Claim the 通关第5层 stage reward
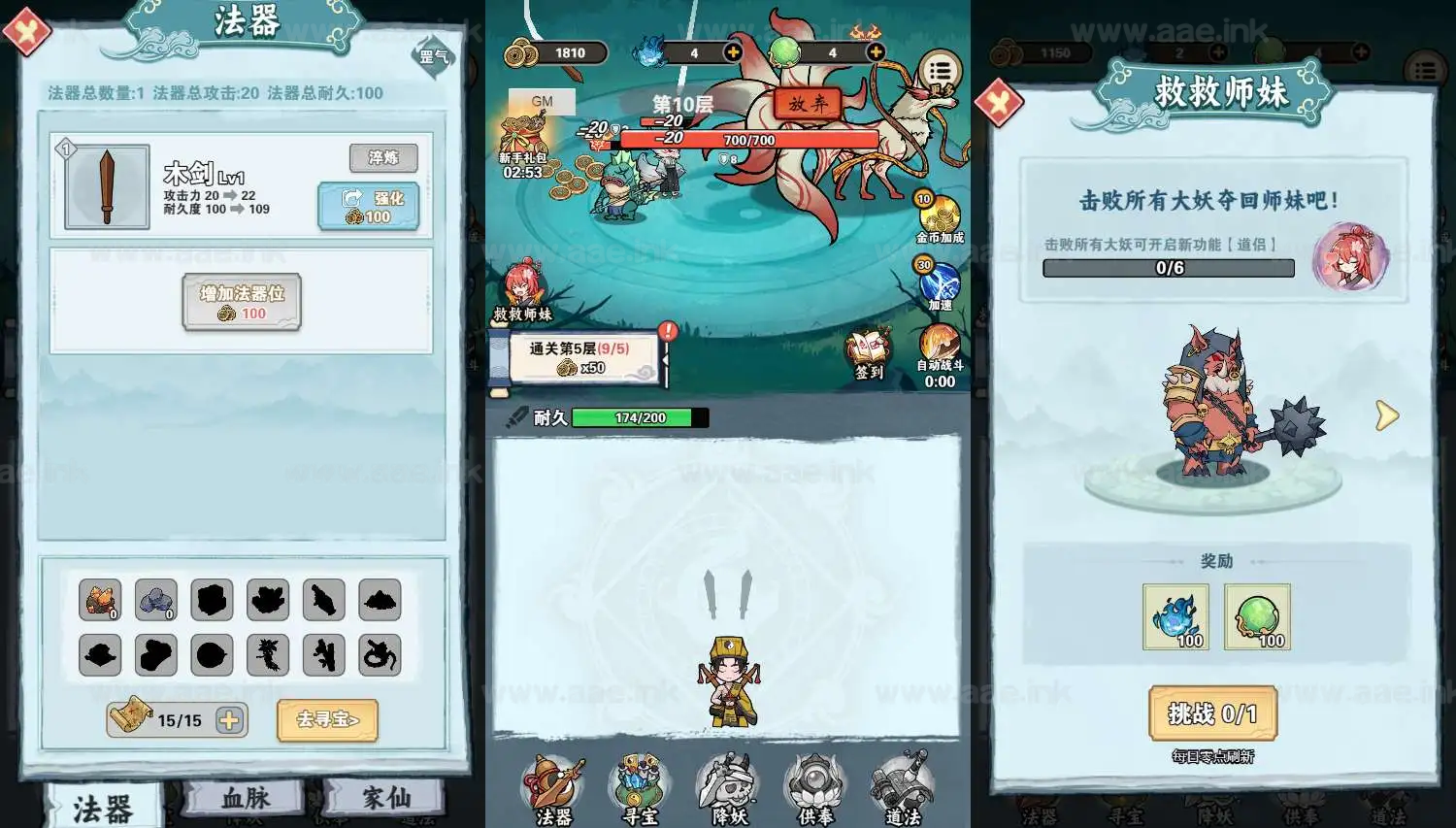 click(x=585, y=358)
